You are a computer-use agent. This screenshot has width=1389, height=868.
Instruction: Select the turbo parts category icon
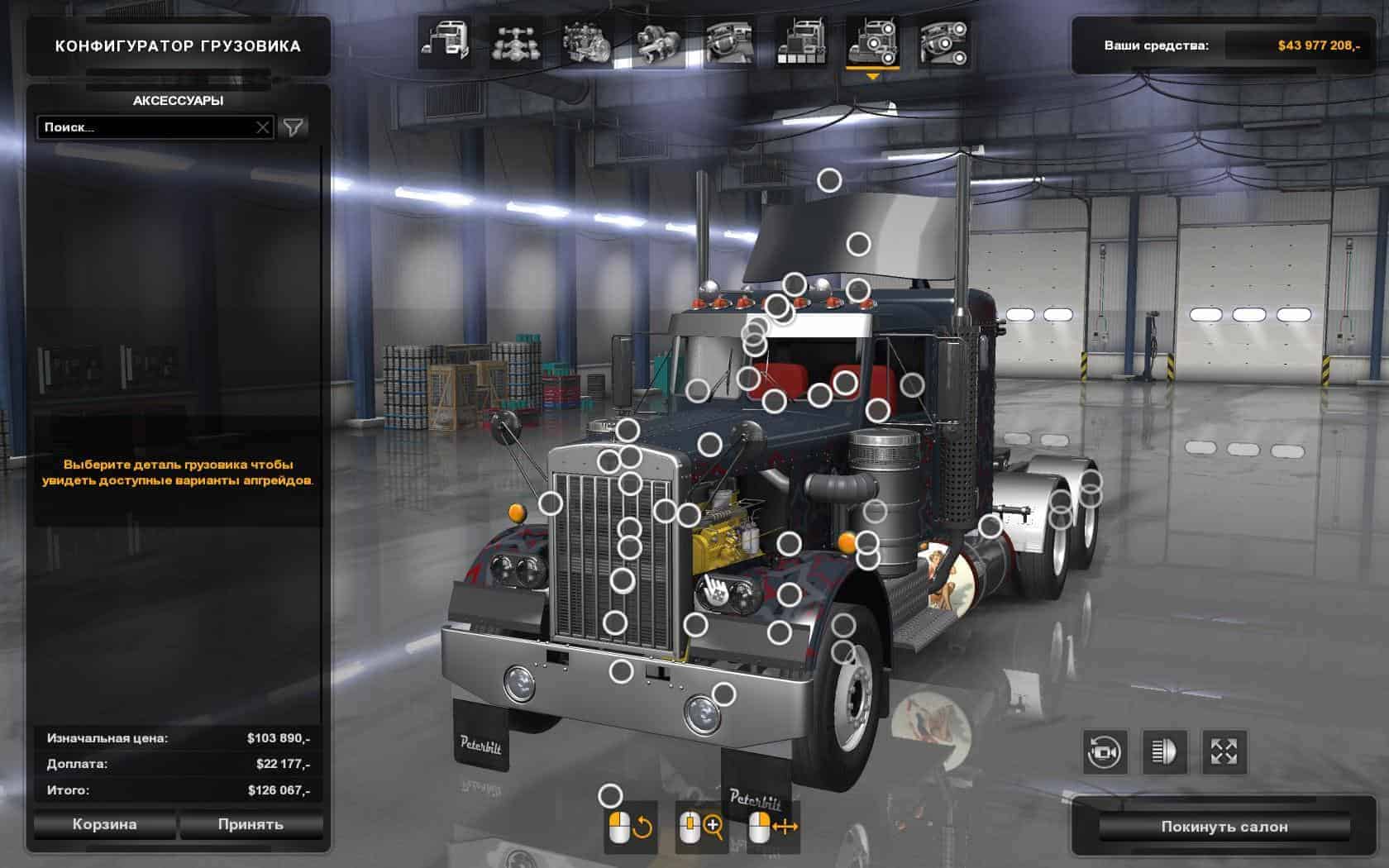coord(659,42)
